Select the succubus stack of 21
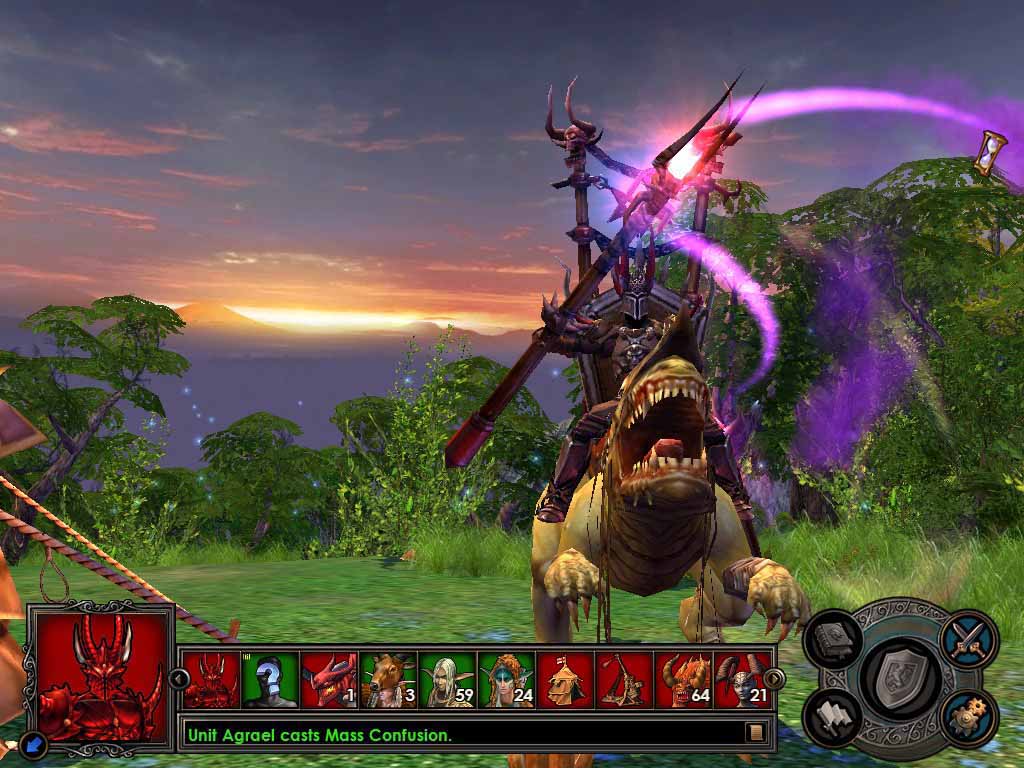Image resolution: width=1024 pixels, height=768 pixels. coord(742,680)
